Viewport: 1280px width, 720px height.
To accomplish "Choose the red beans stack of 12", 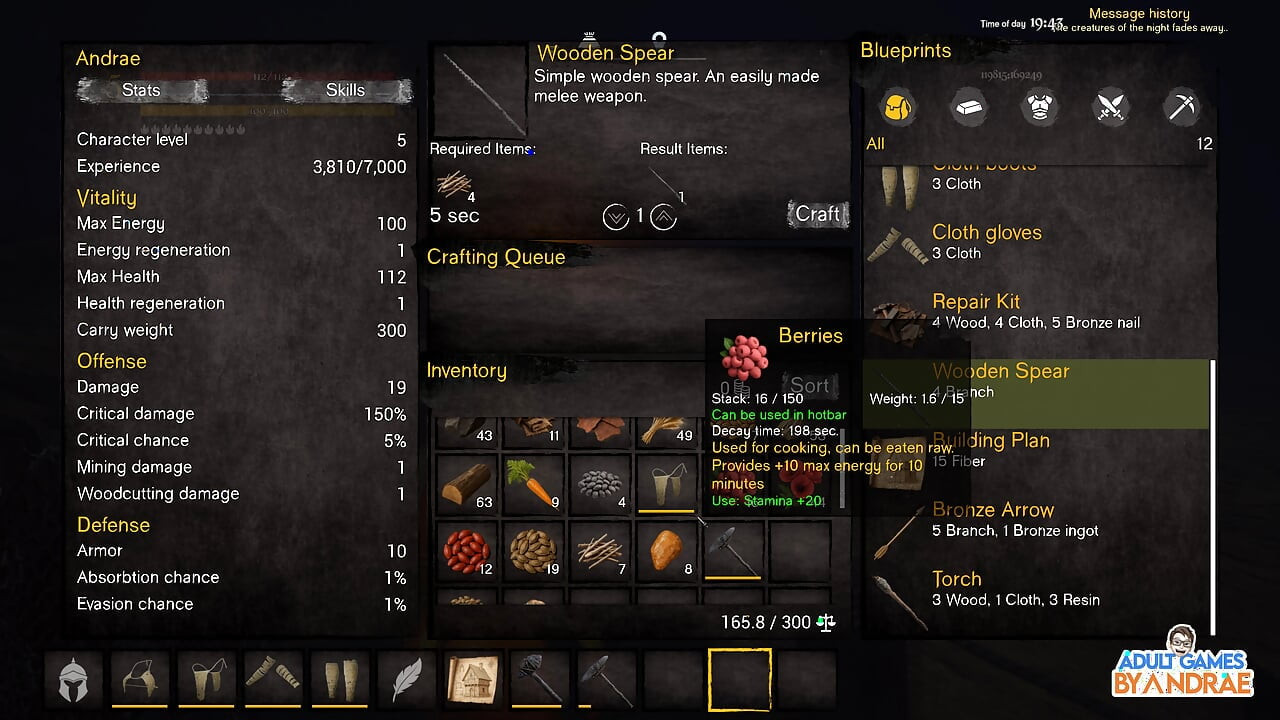I will tap(466, 551).
